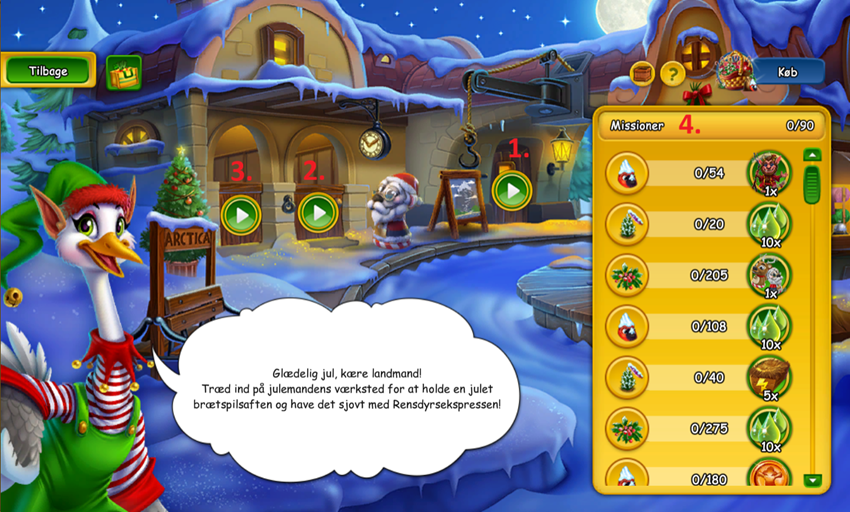Go back with the Tilbage button
This screenshot has height=512, width=850.
pos(49,70)
